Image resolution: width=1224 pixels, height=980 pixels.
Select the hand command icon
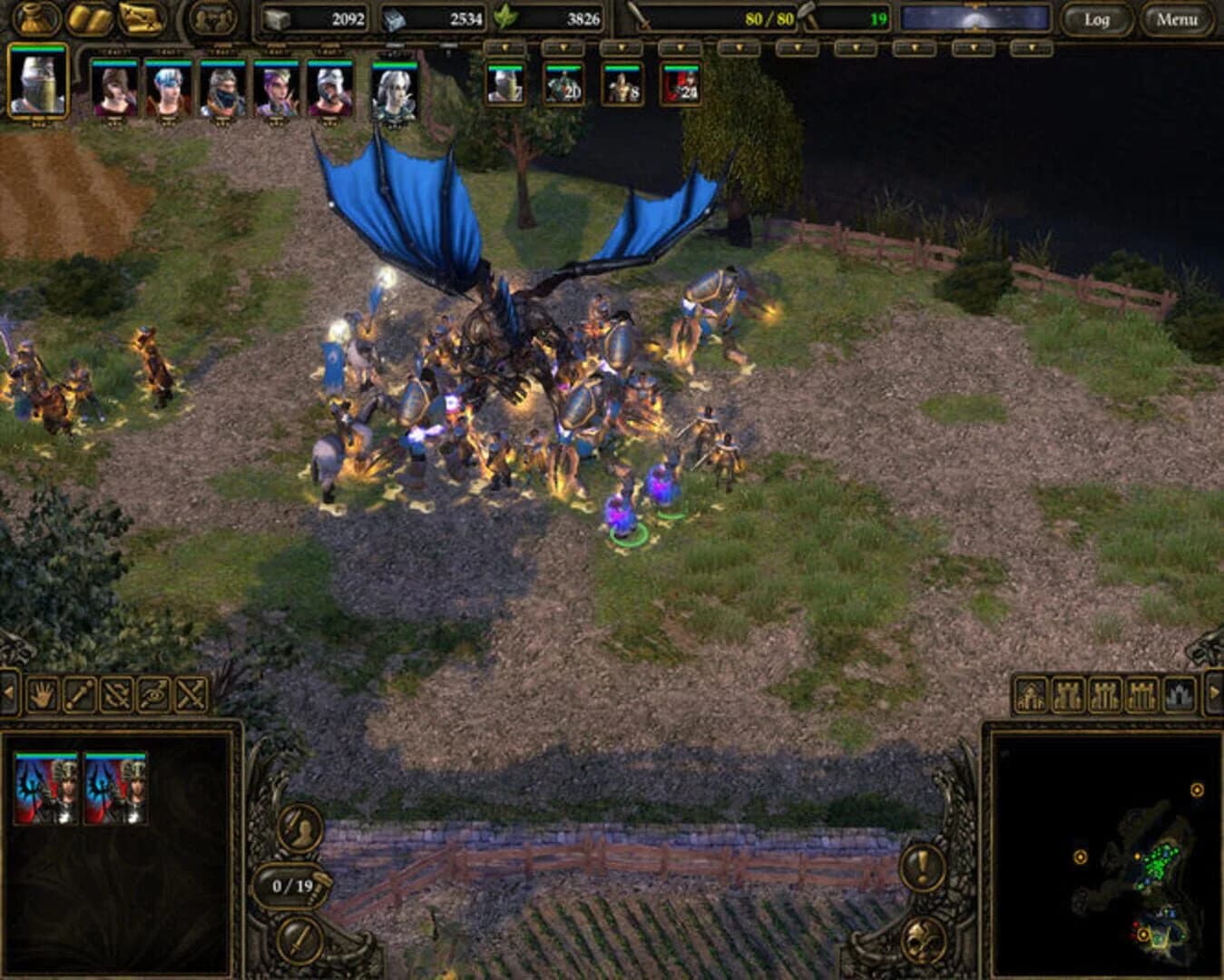point(42,694)
